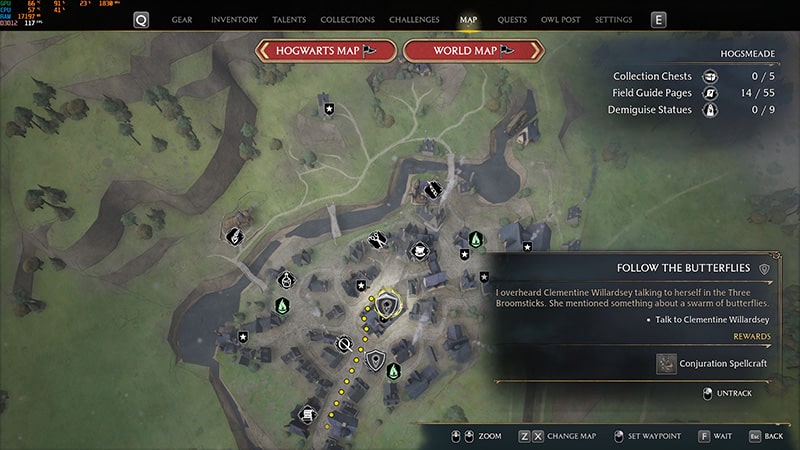Select the Map tab
The width and height of the screenshot is (800, 450).
pos(468,19)
